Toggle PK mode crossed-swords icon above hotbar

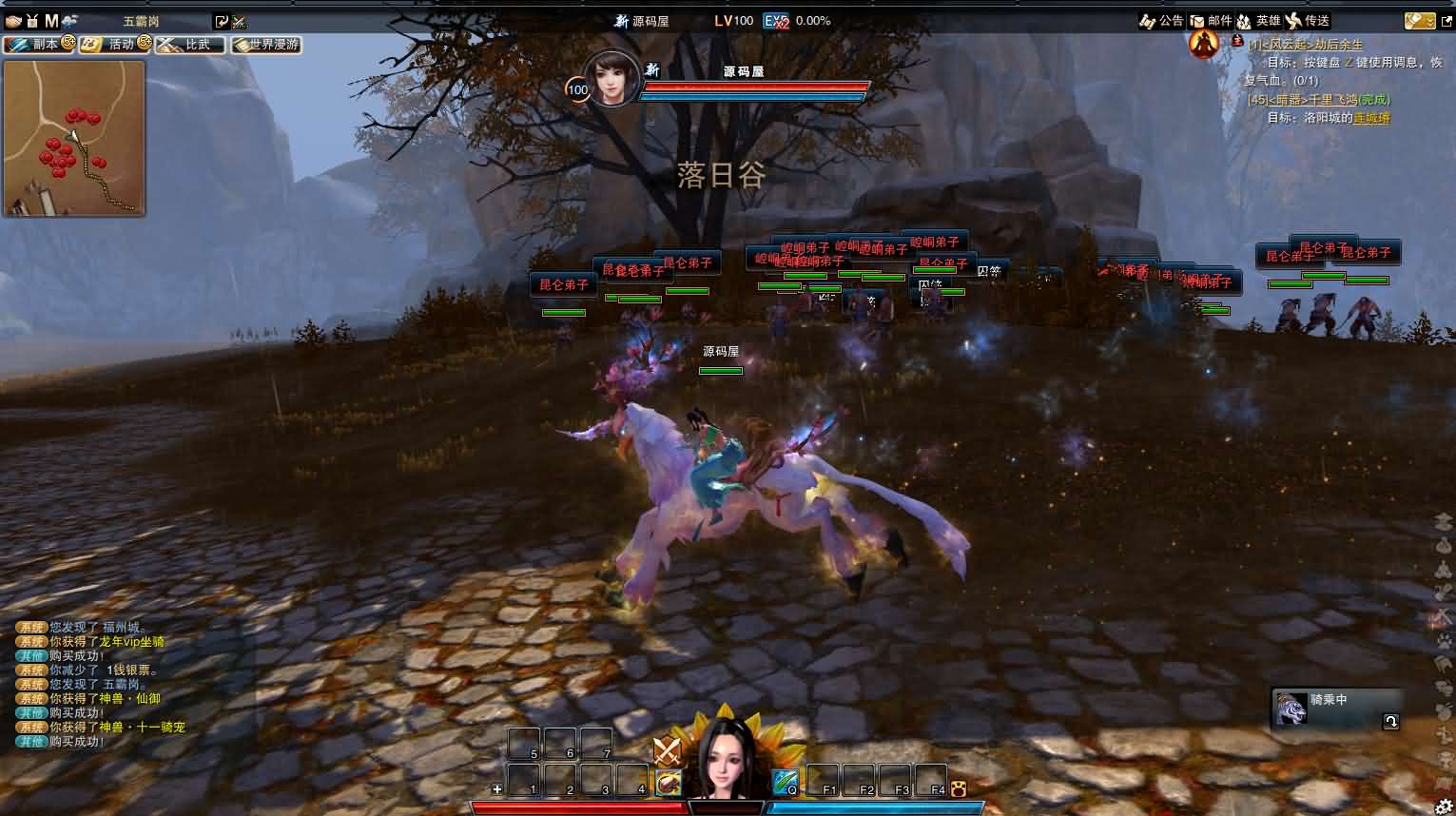[669, 751]
